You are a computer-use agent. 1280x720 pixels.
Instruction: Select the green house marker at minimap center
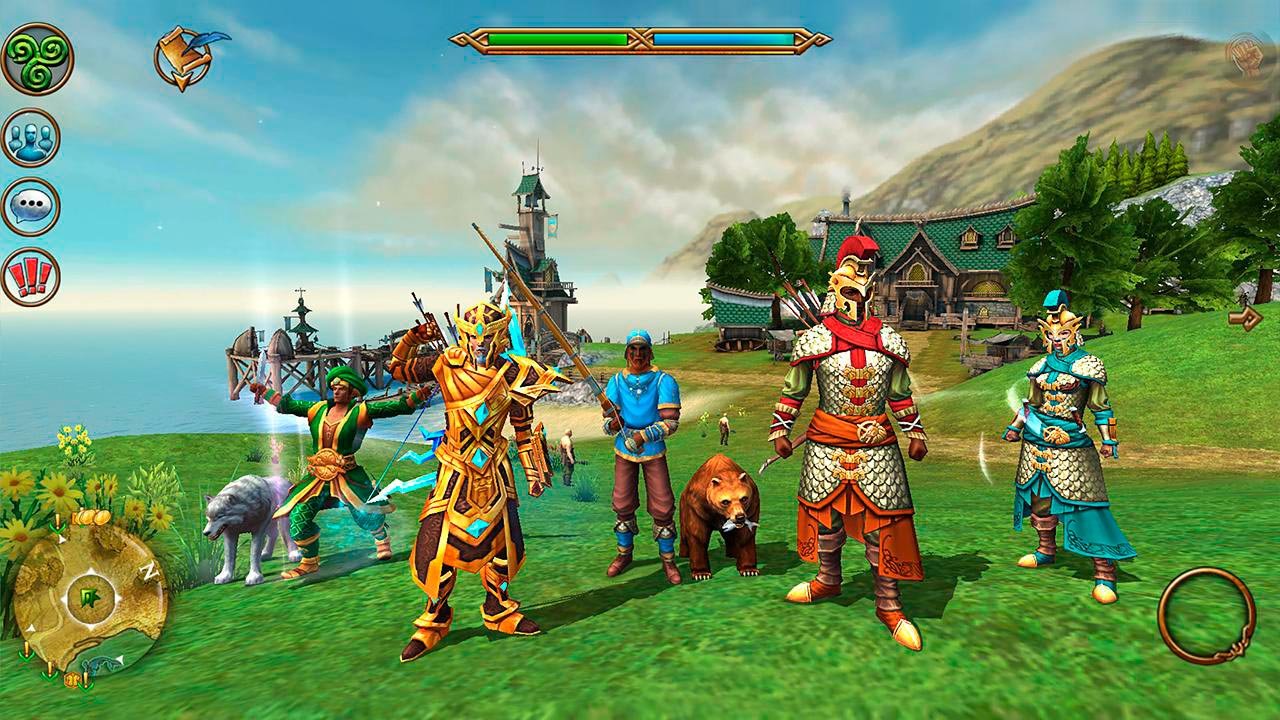pyautogui.click(x=88, y=599)
